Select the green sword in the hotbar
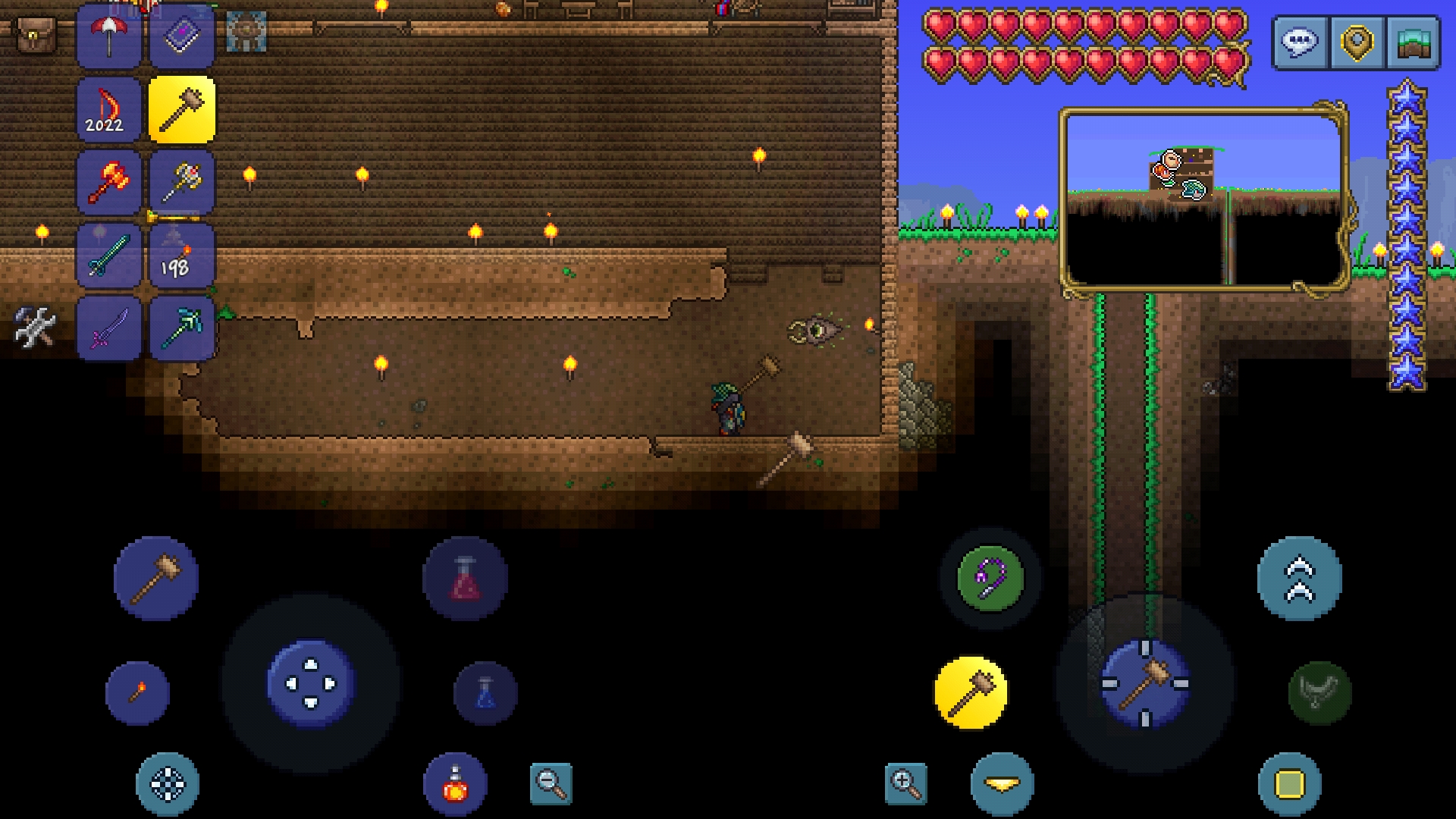 (108, 256)
